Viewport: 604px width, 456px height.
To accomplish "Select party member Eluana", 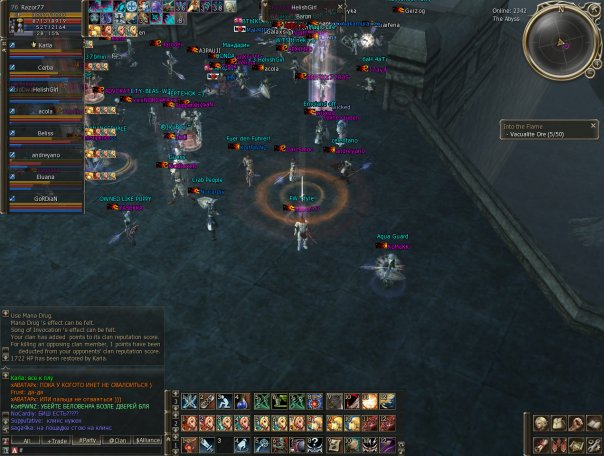I will (x=45, y=177).
